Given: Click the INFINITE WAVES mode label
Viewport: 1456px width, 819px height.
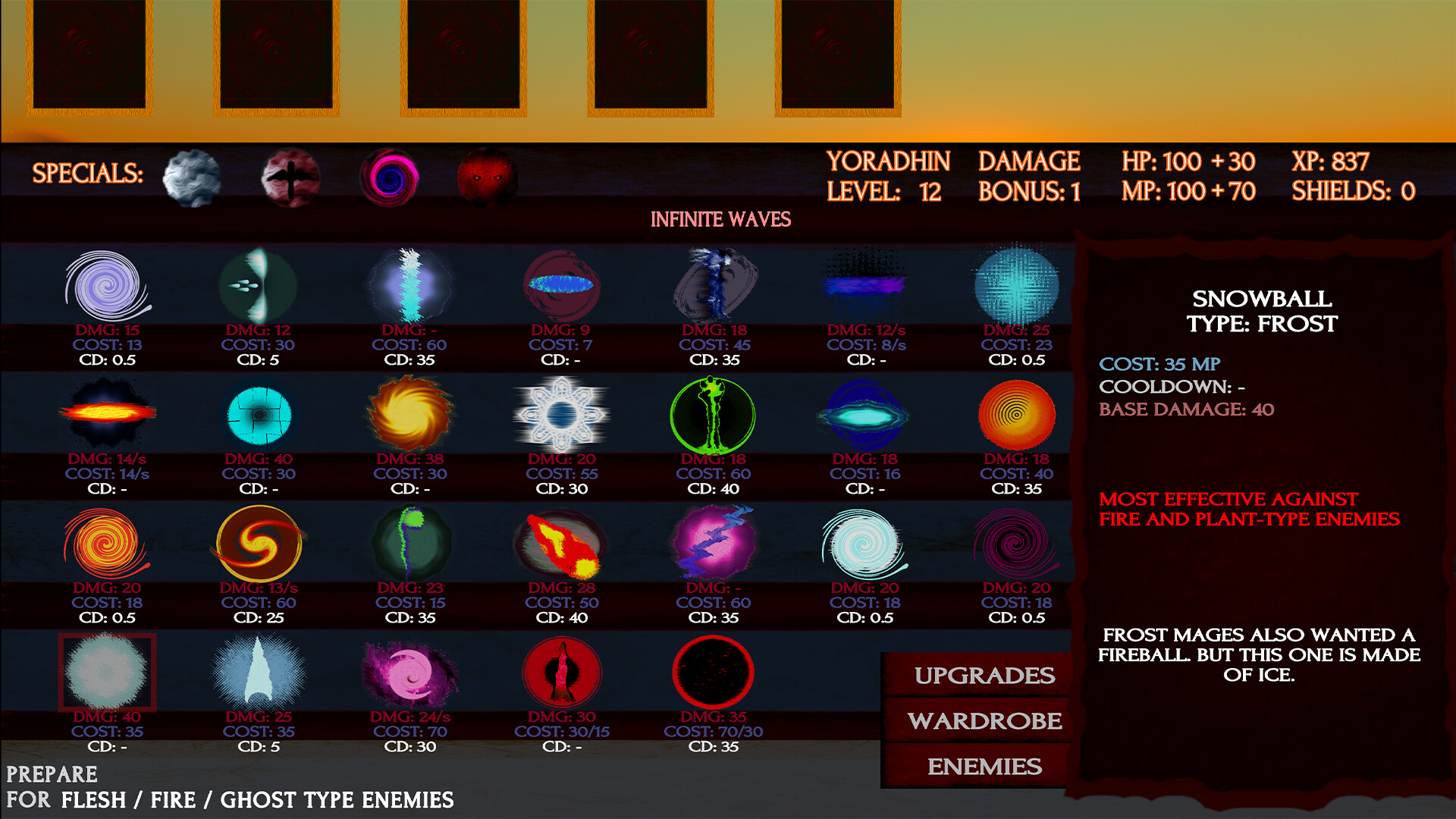Looking at the screenshot, I should coord(720,218).
